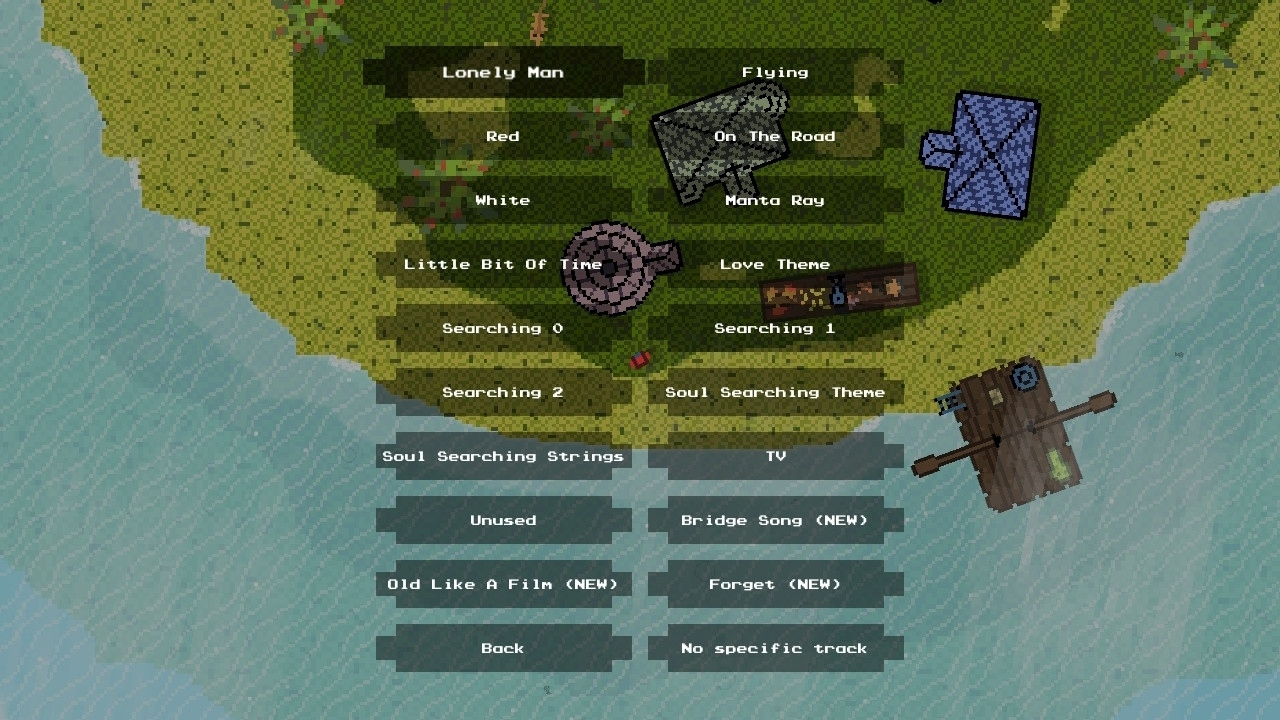Select the Unused track

pos(503,520)
